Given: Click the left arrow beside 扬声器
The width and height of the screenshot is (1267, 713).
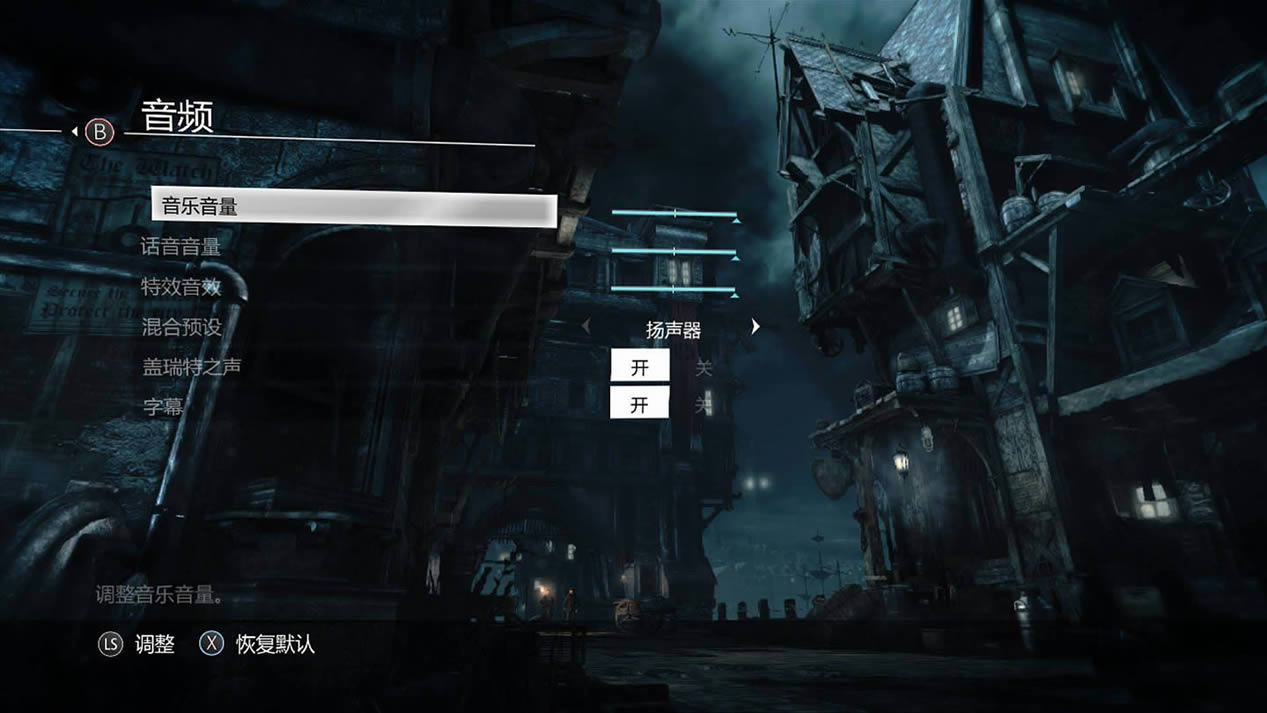Looking at the screenshot, I should 586,327.
